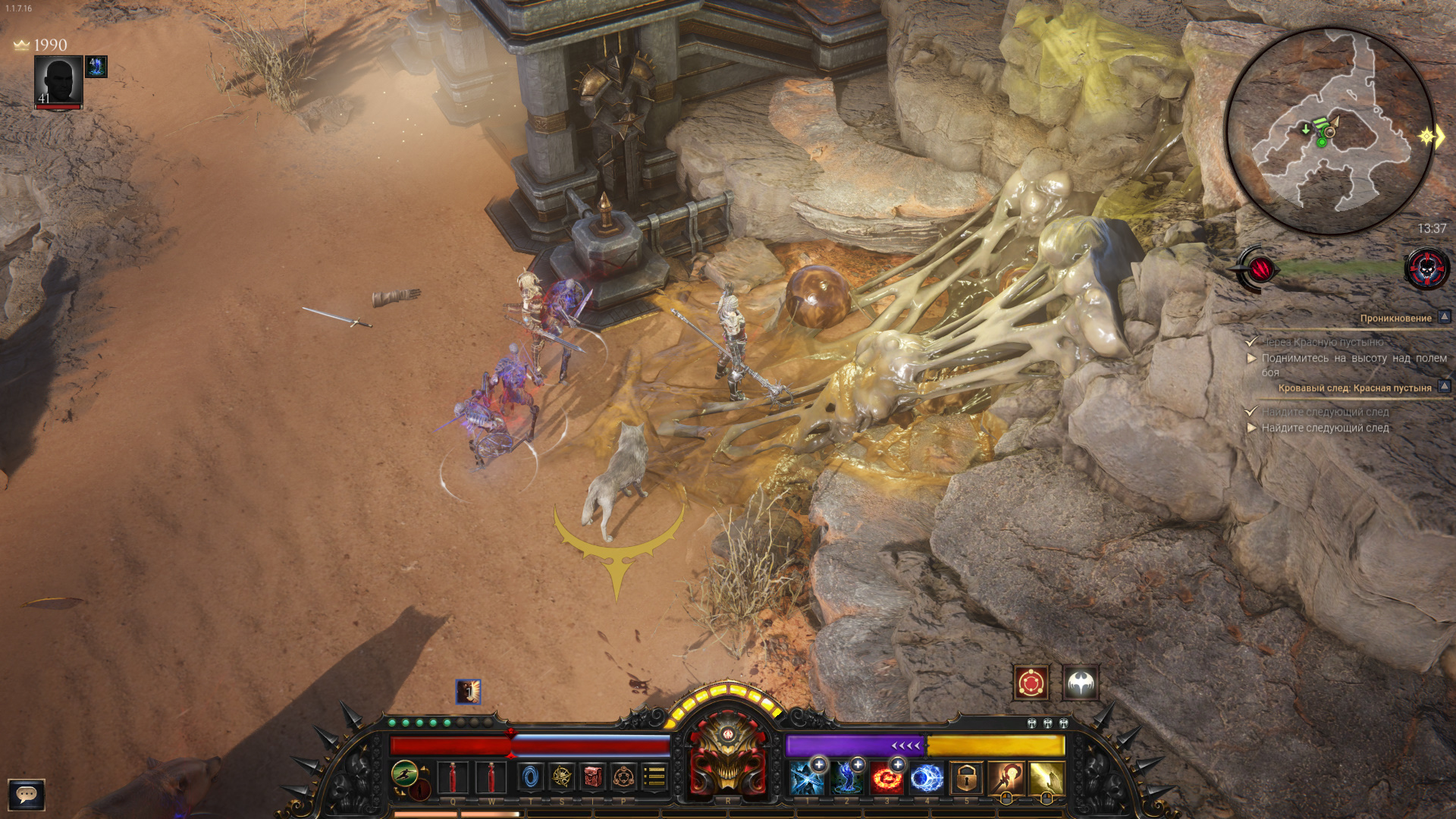This screenshot has height=819, width=1456.
Task: Open the main menu list icon
Action: pyautogui.click(x=654, y=777)
